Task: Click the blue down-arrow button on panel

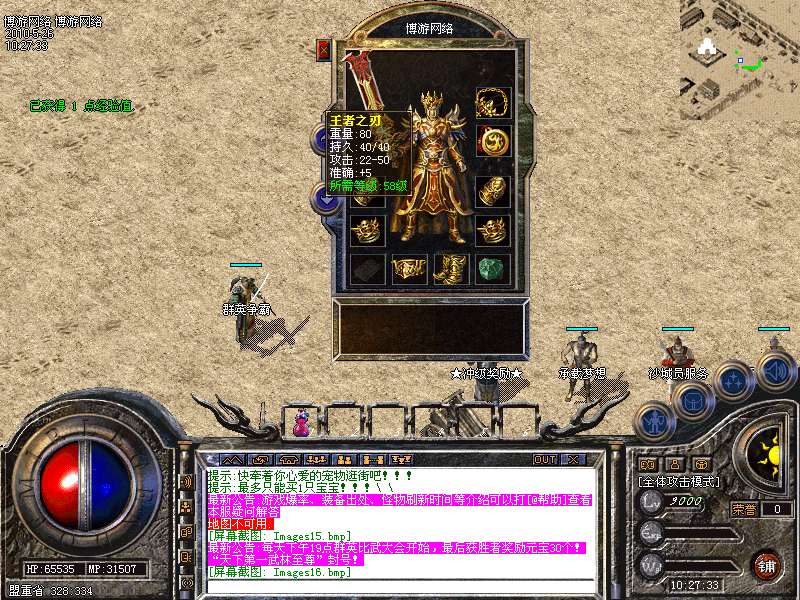Action: coord(325,198)
